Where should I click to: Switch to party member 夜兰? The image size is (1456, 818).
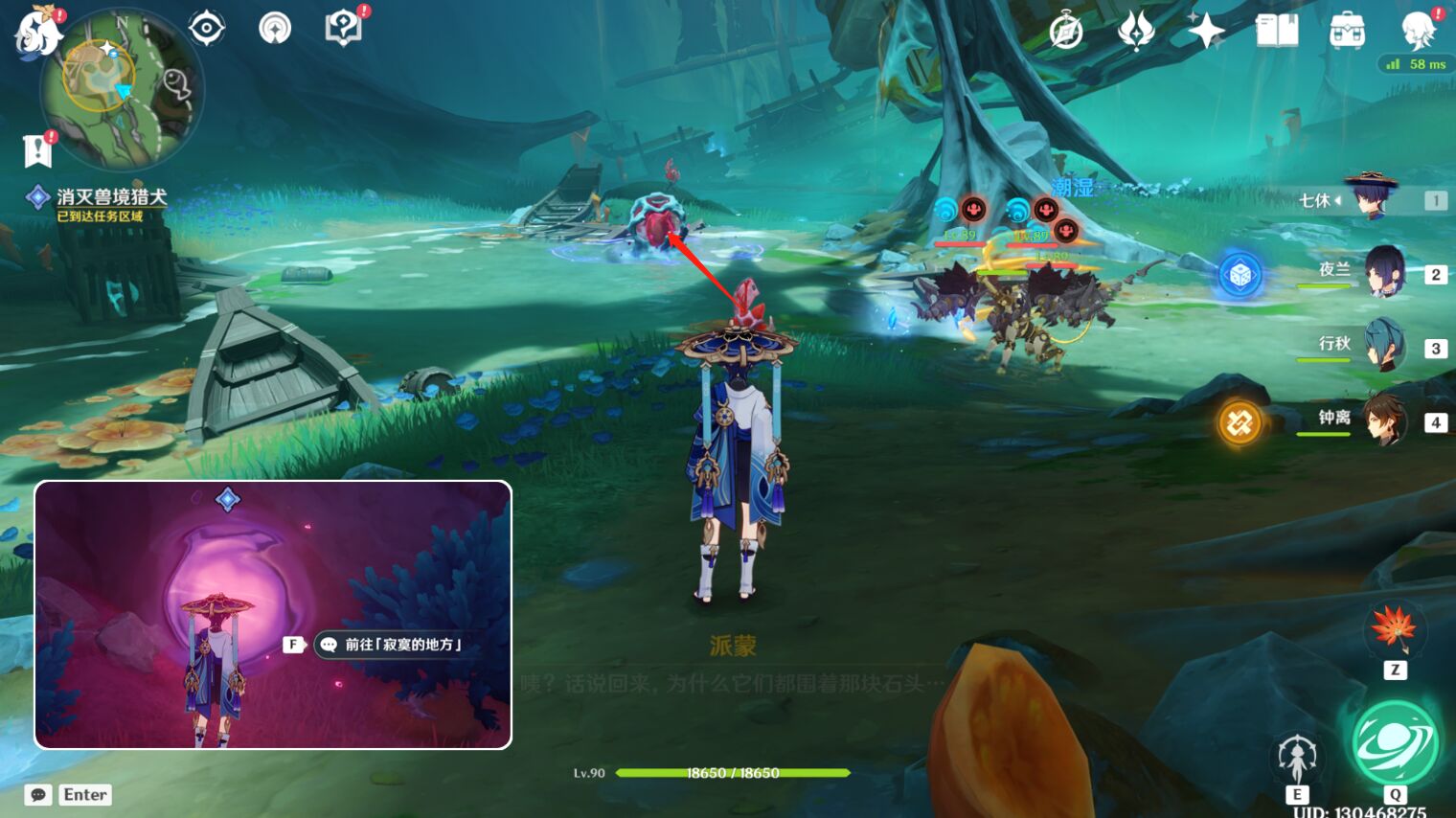tap(1388, 274)
